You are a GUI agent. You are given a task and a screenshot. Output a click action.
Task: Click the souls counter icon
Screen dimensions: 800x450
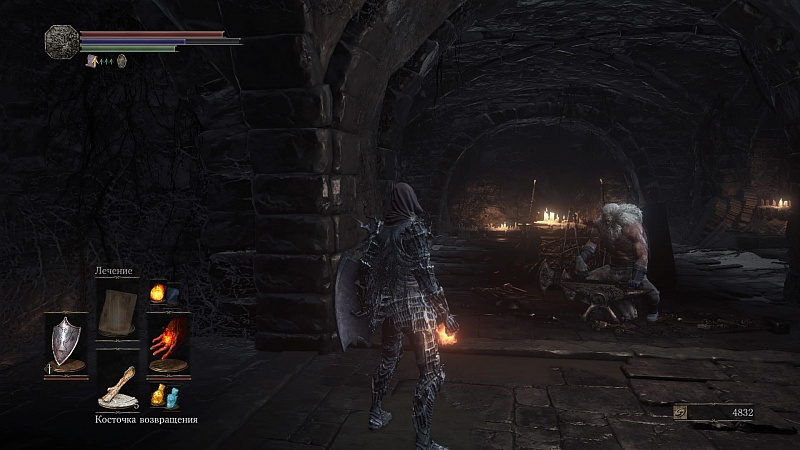(x=681, y=411)
